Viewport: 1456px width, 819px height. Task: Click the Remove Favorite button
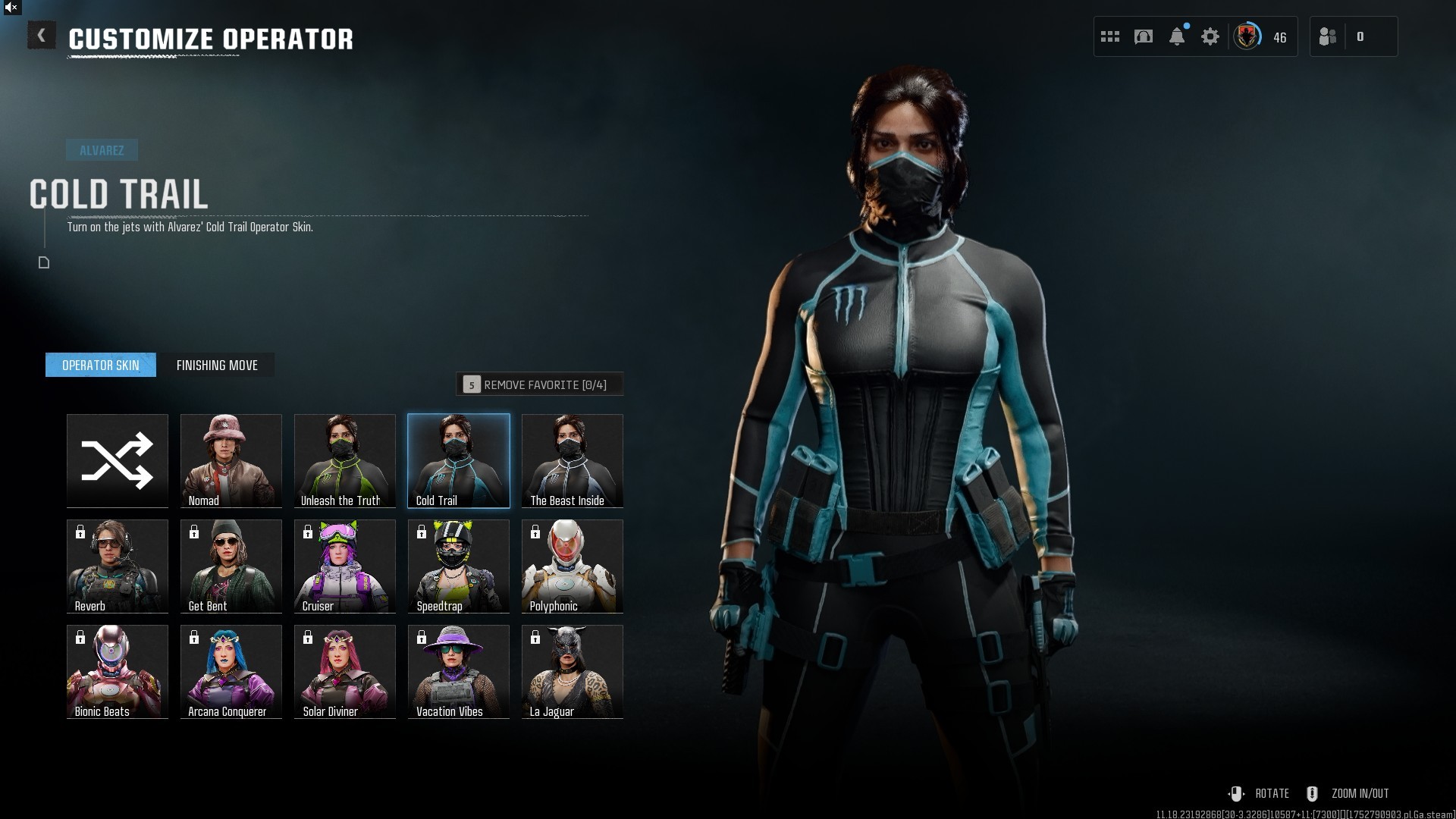pos(540,384)
